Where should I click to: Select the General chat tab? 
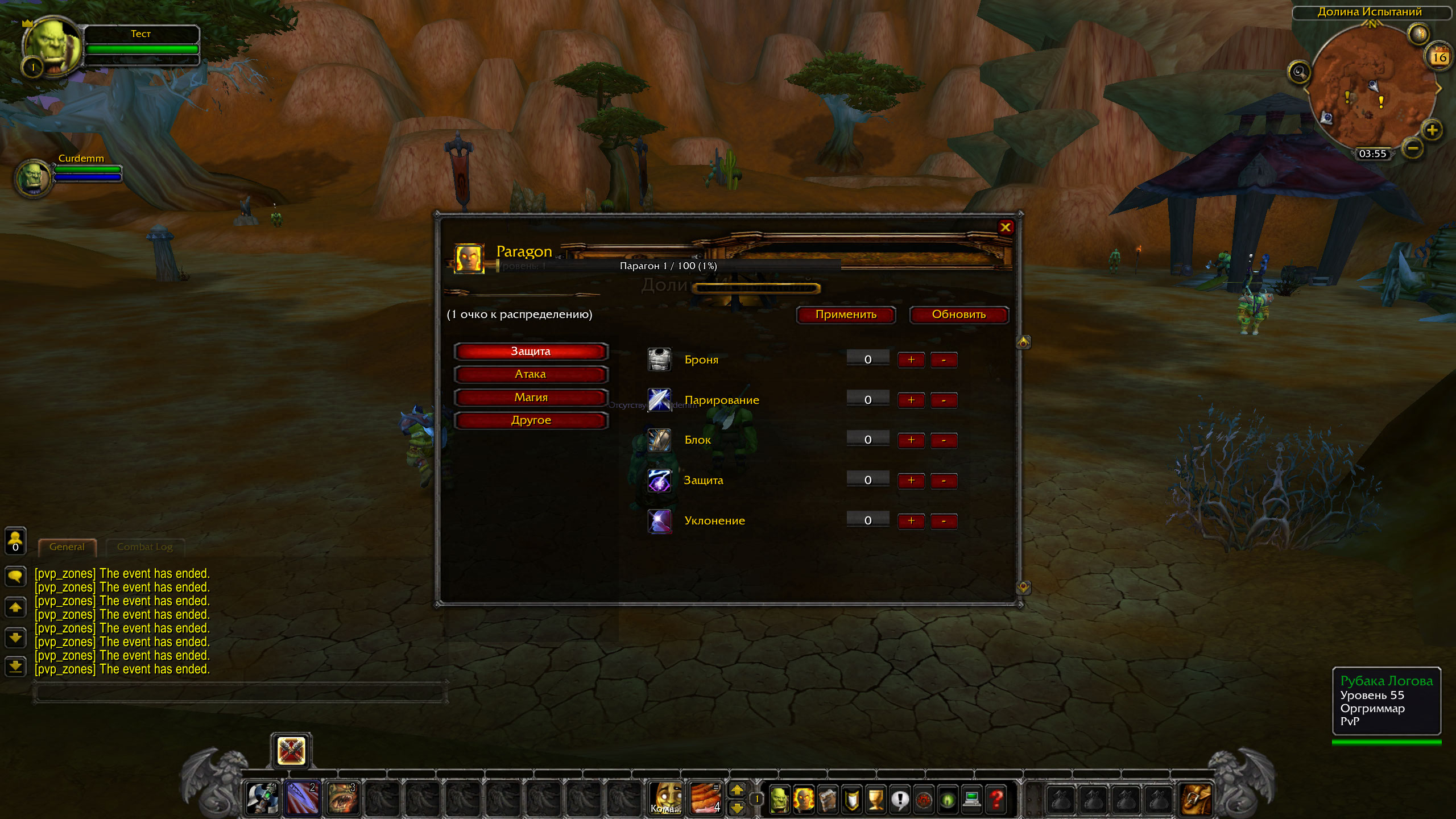pos(67,547)
